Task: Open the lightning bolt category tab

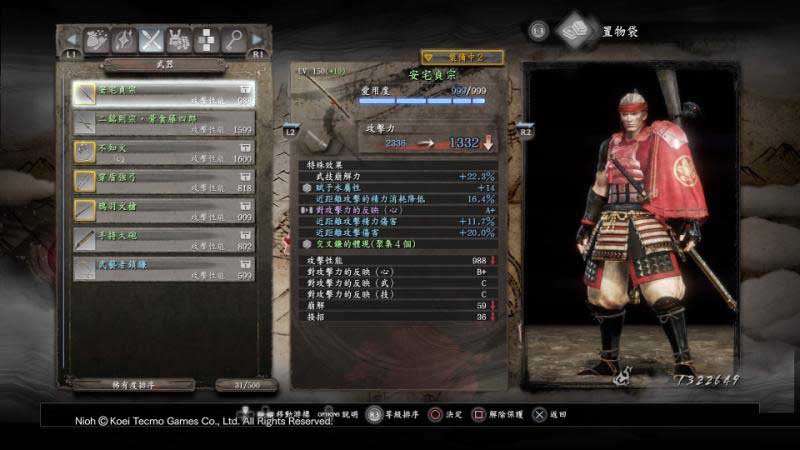Action: (x=125, y=40)
